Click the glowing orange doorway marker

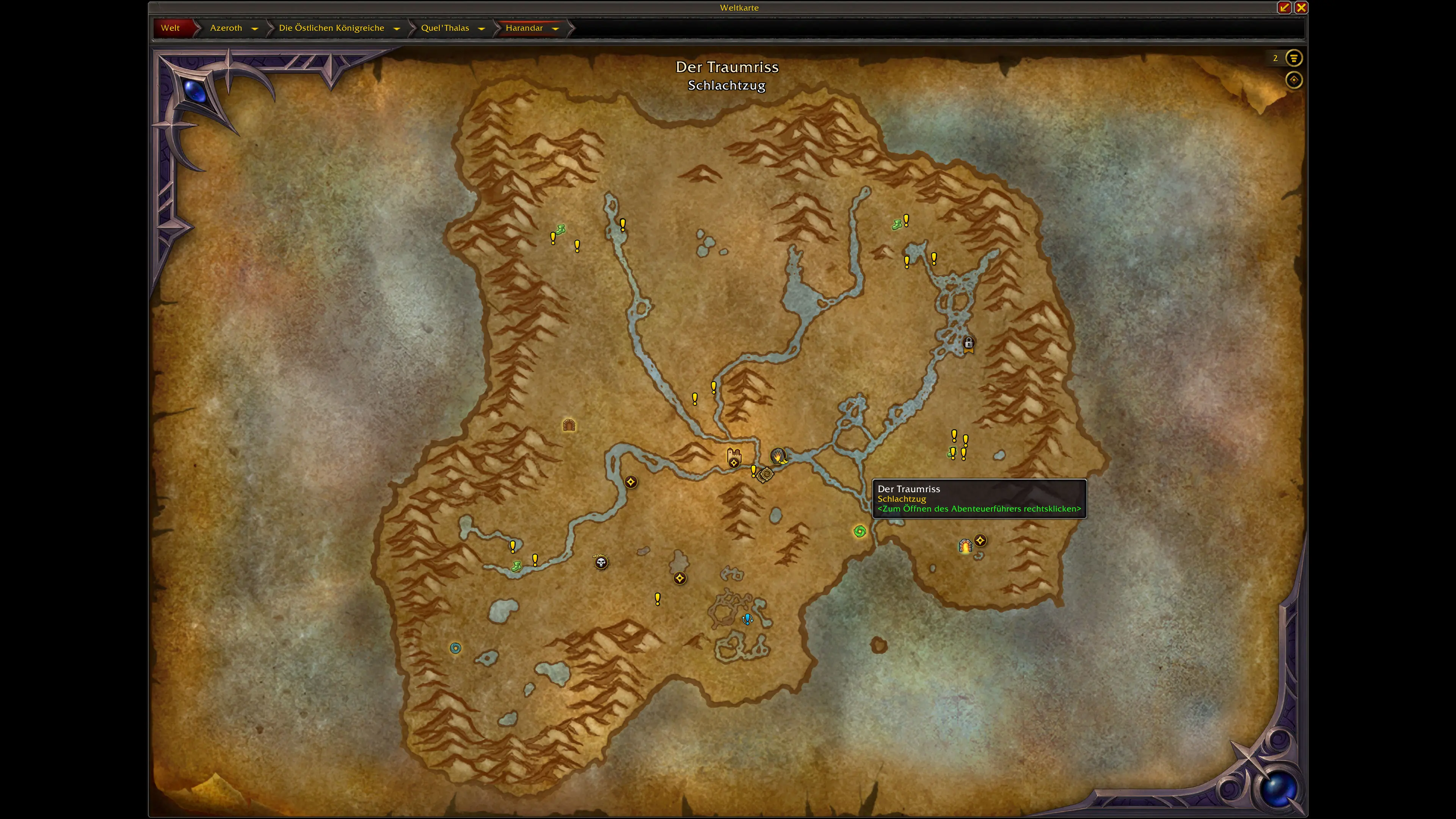[965, 546]
